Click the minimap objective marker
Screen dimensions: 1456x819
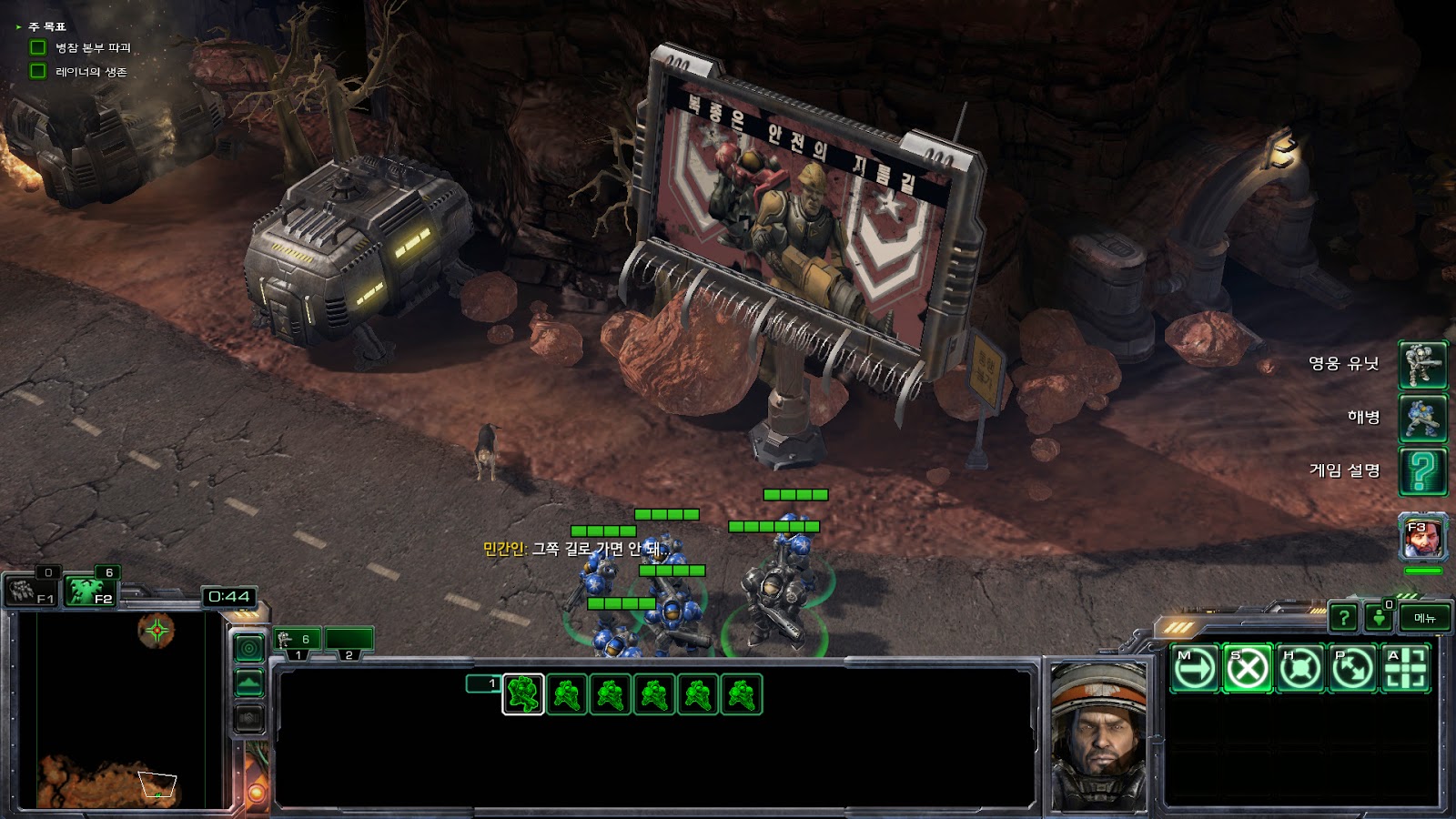click(x=157, y=629)
